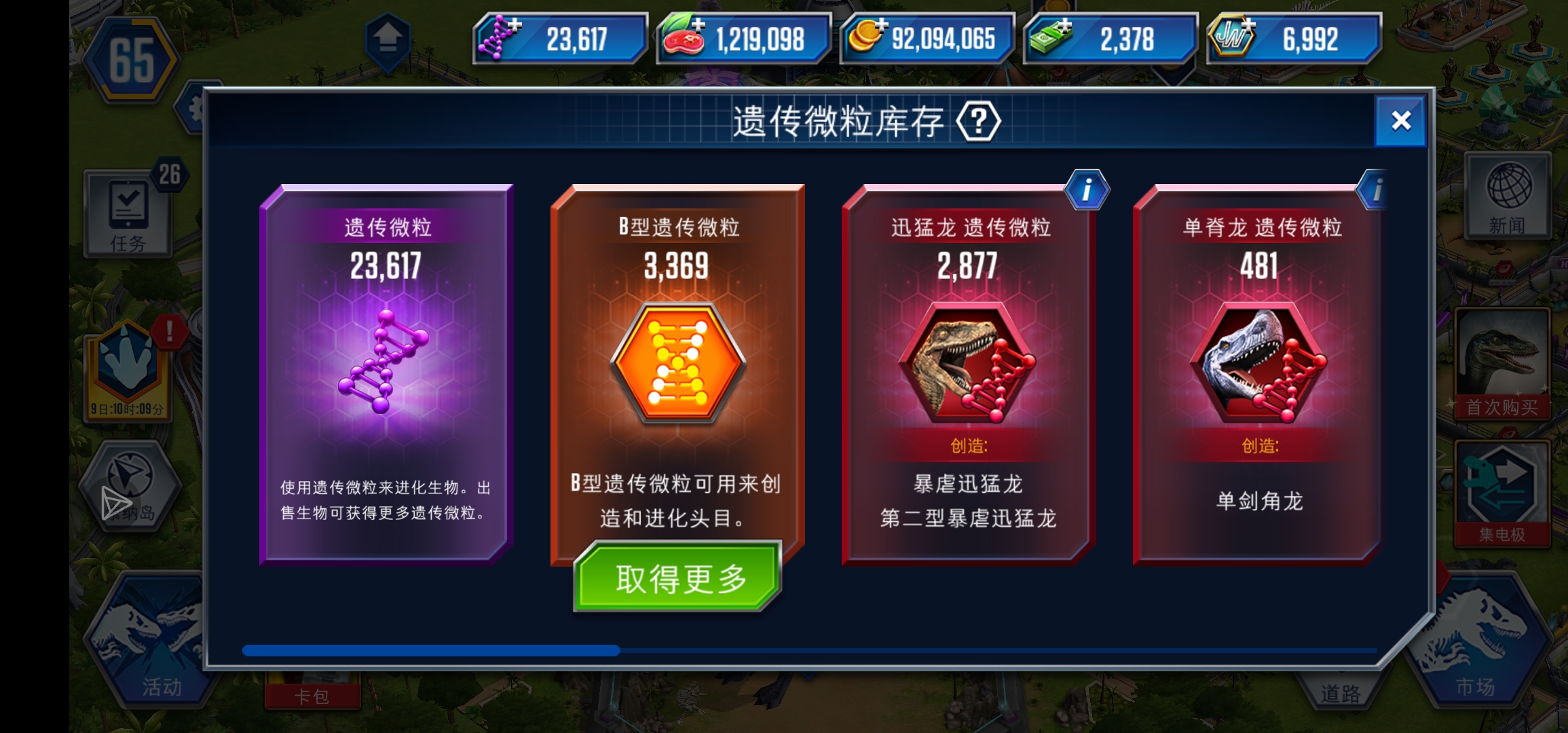This screenshot has height=733, width=1568.
Task: Add food using the meat counter plus
Action: click(x=697, y=25)
